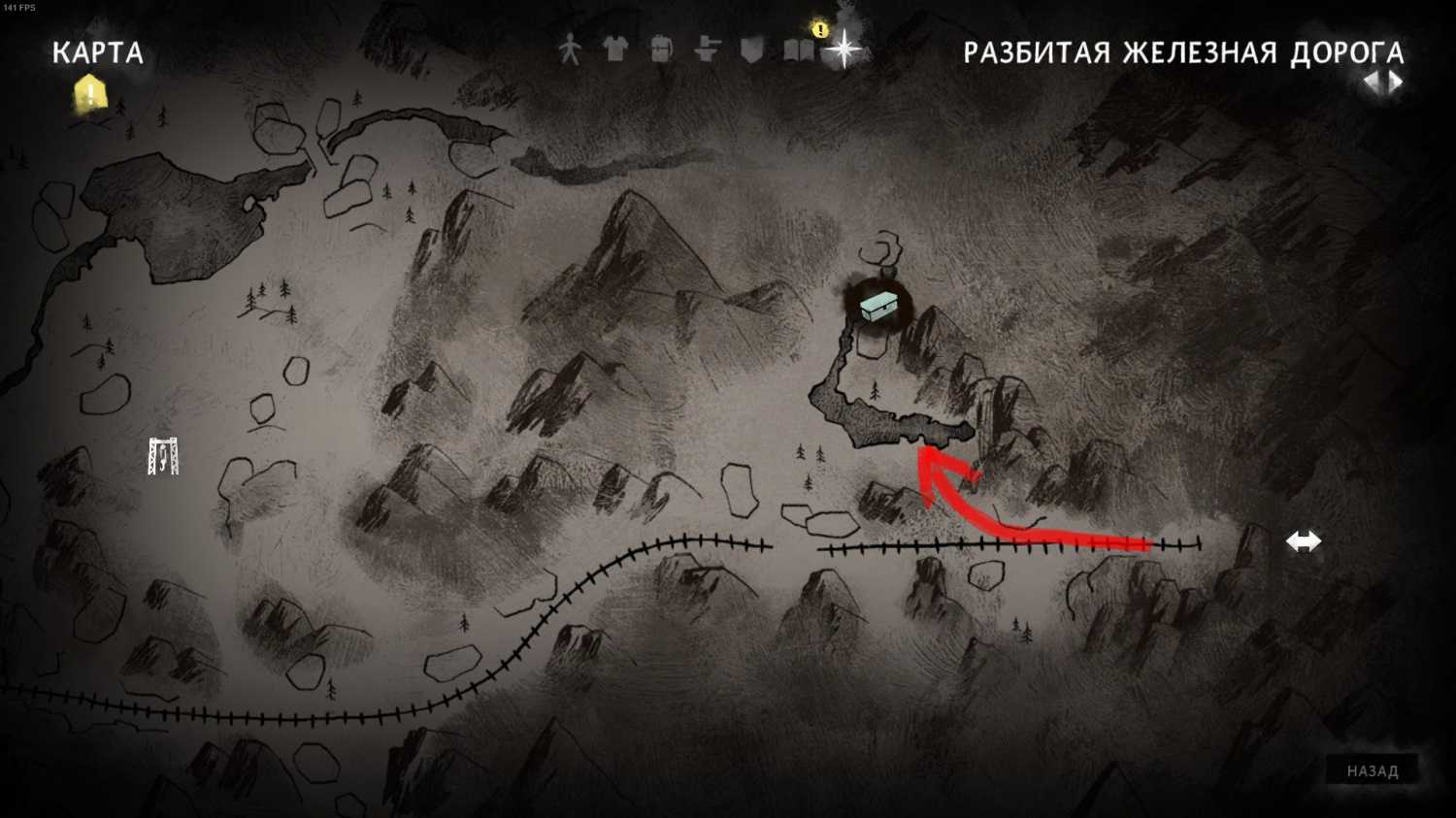Switch to the previous region with left arrow

(1372, 82)
